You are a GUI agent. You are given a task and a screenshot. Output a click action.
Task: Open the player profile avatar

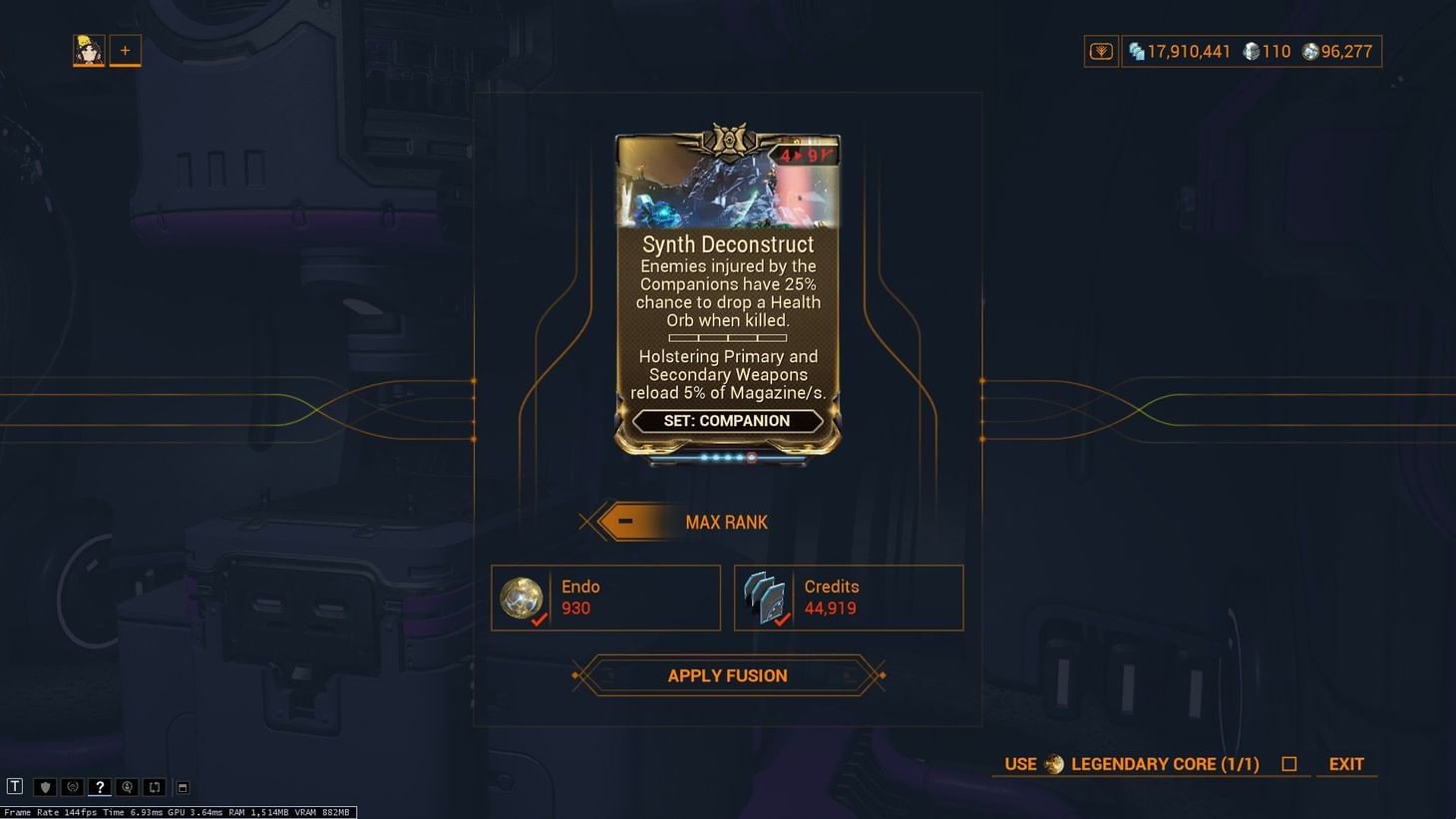[88, 50]
